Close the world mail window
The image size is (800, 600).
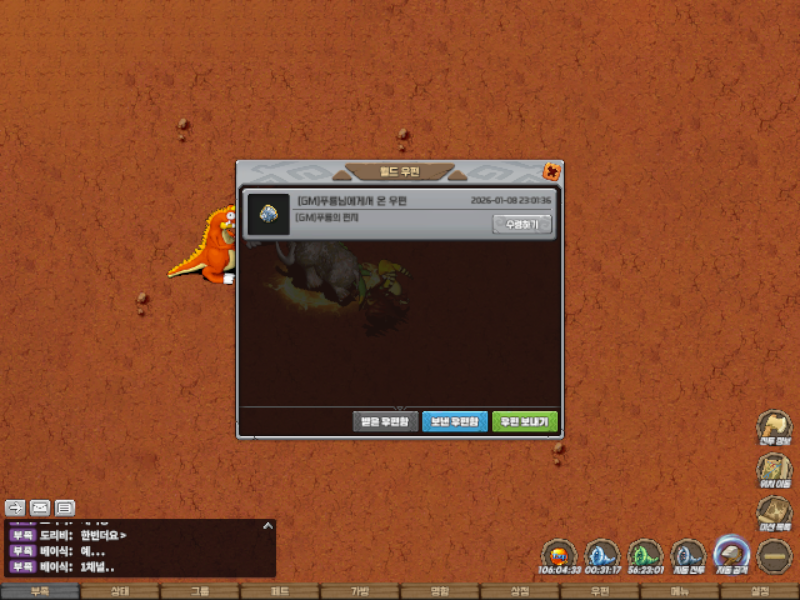point(551,171)
